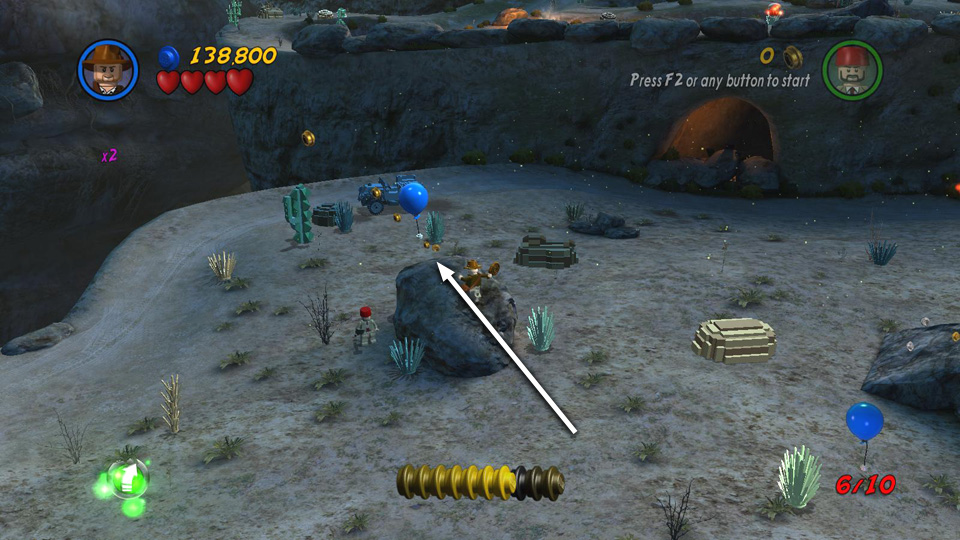Image resolution: width=960 pixels, height=540 pixels.
Task: Open the blue balloon objective tracker
Action: tap(864, 422)
